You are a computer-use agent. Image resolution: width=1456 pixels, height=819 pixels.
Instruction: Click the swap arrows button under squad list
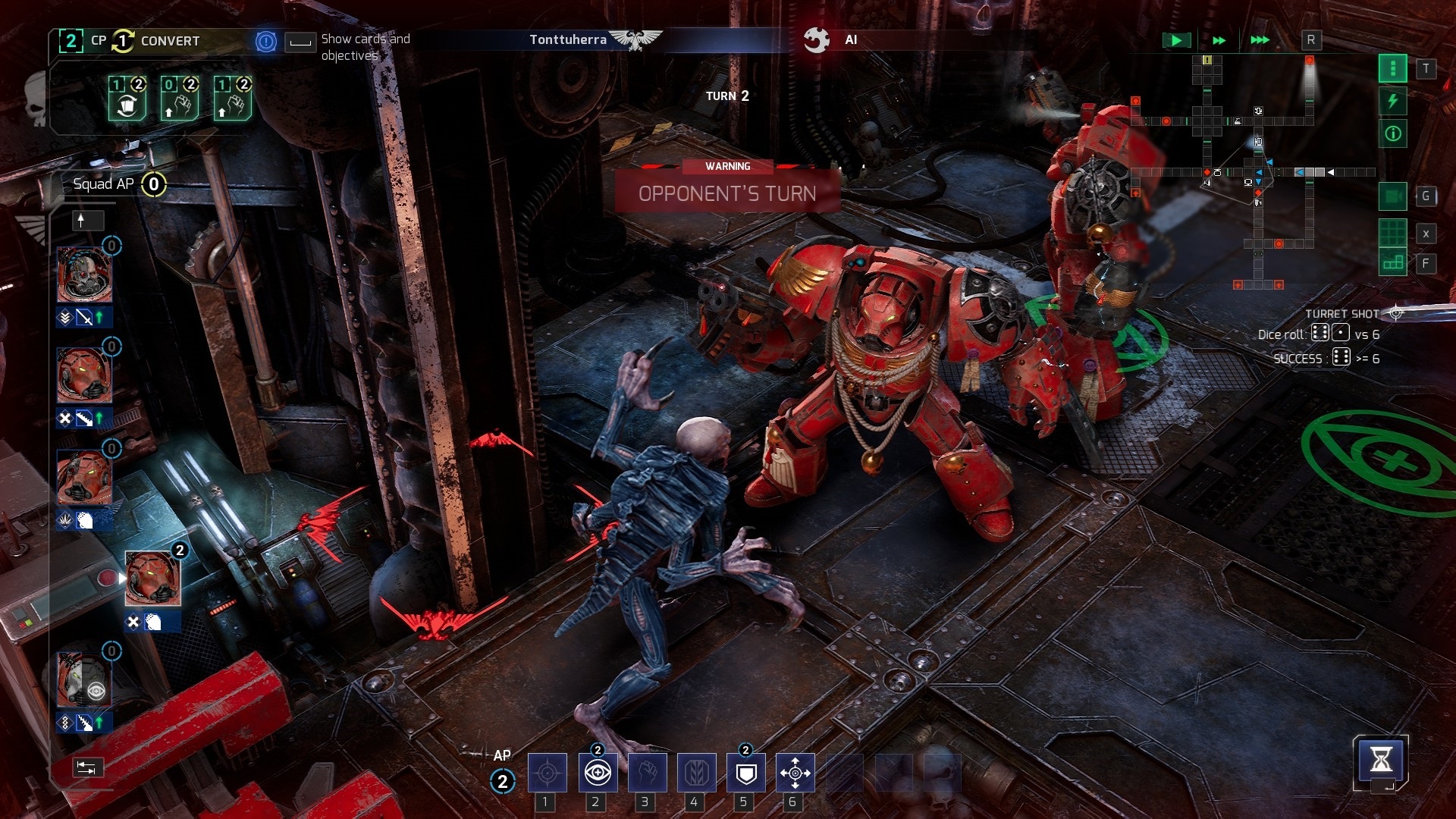pos(86,768)
